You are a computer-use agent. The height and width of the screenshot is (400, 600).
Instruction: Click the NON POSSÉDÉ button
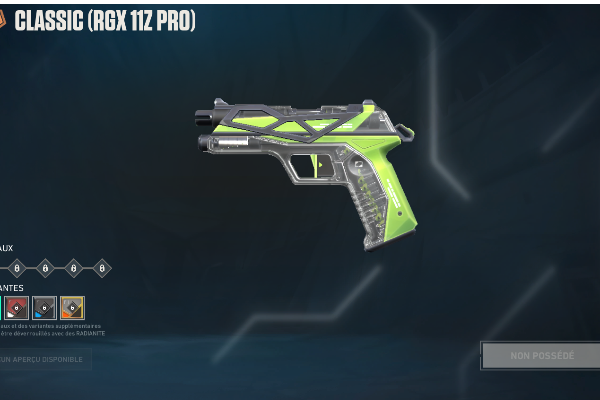(x=541, y=355)
